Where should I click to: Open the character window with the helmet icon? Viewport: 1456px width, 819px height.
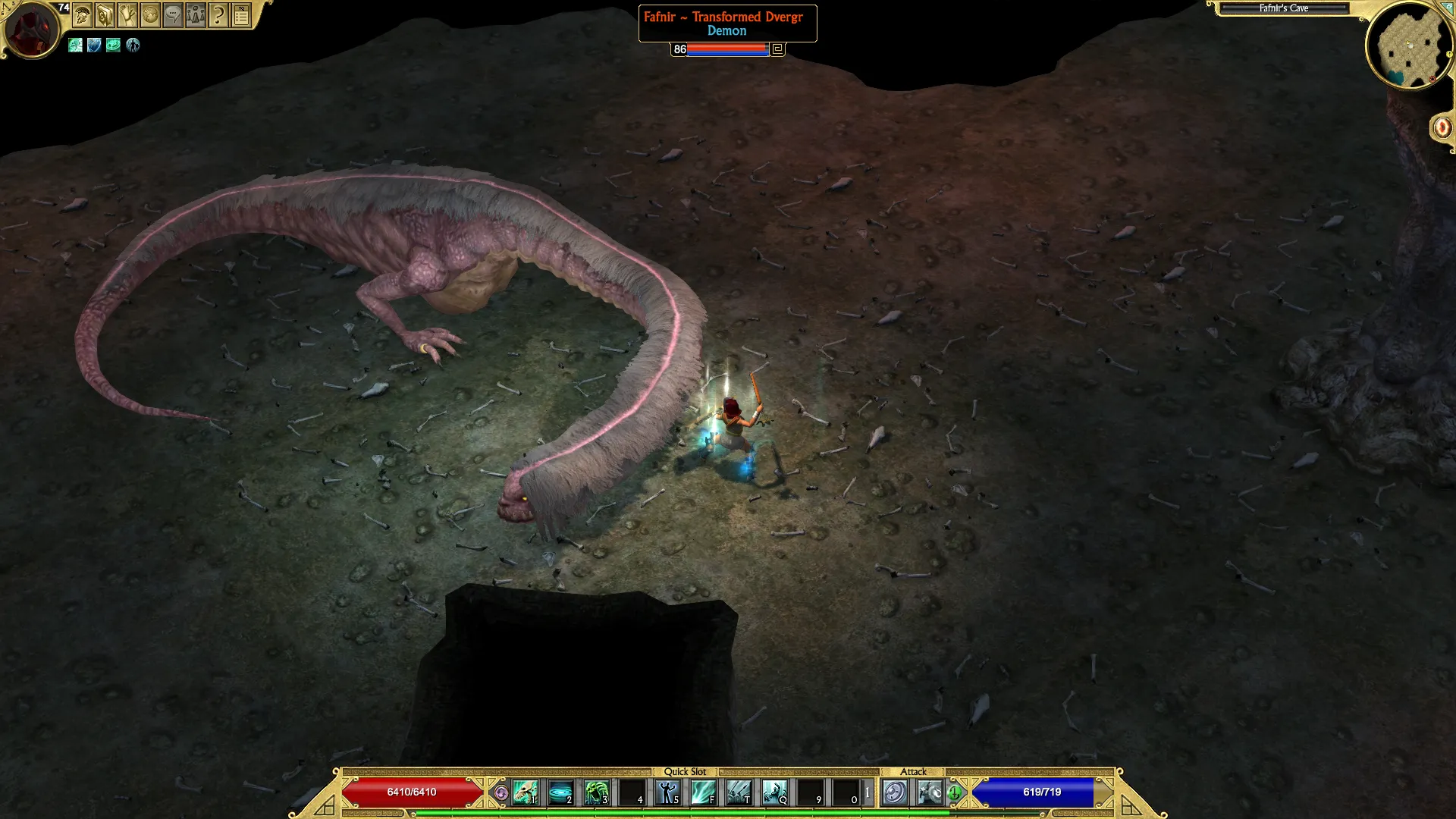pos(83,15)
